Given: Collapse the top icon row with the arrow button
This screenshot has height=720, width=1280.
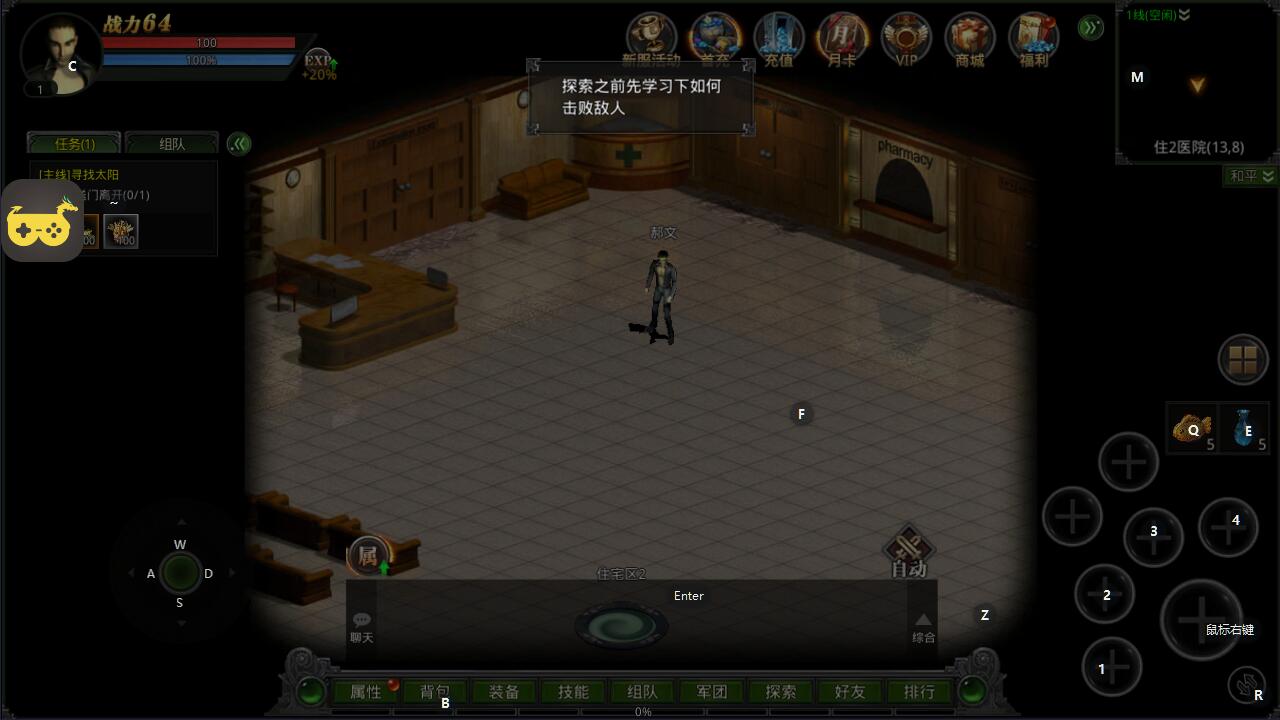Looking at the screenshot, I should (1091, 27).
